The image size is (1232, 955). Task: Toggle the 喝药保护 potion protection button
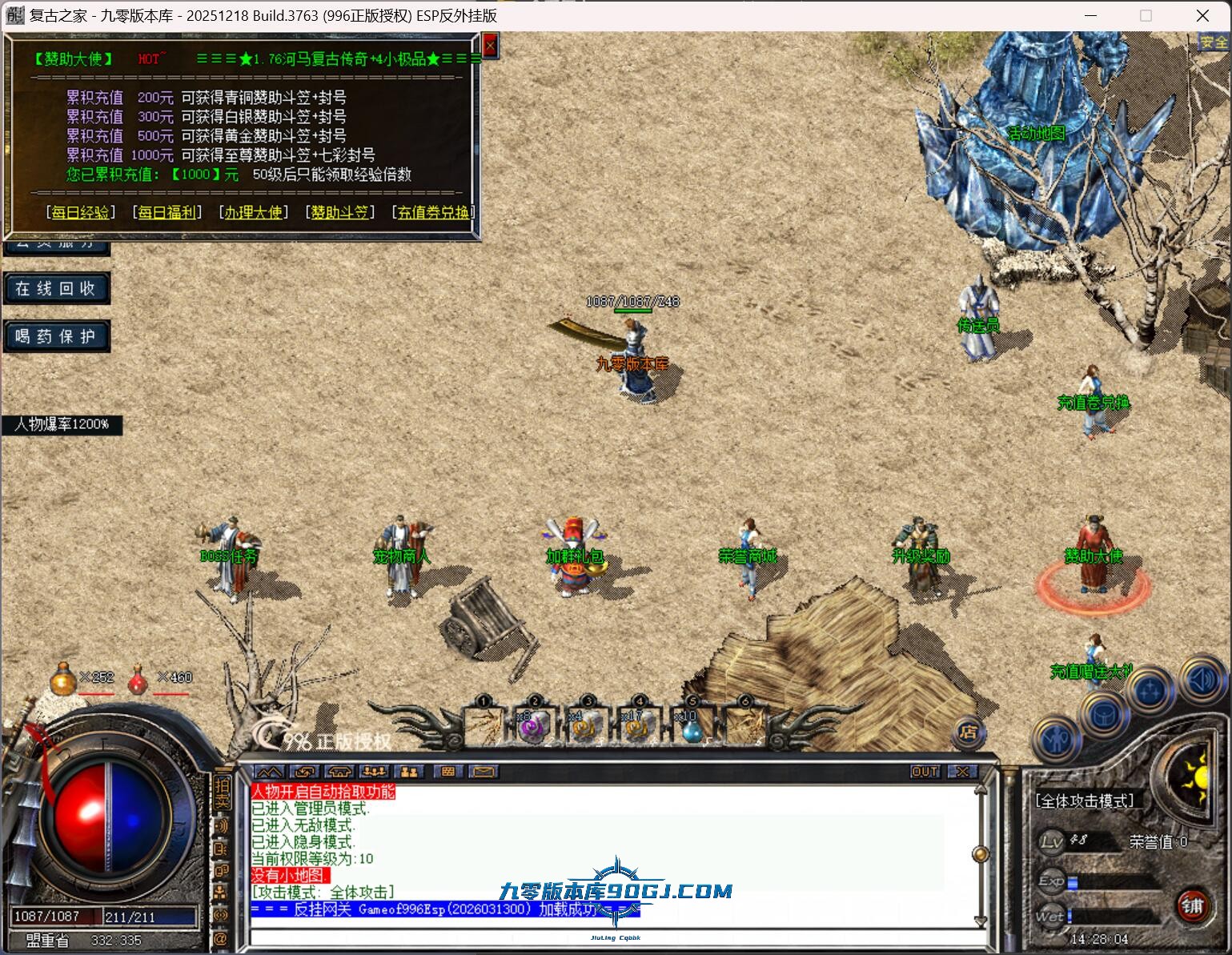tap(56, 336)
